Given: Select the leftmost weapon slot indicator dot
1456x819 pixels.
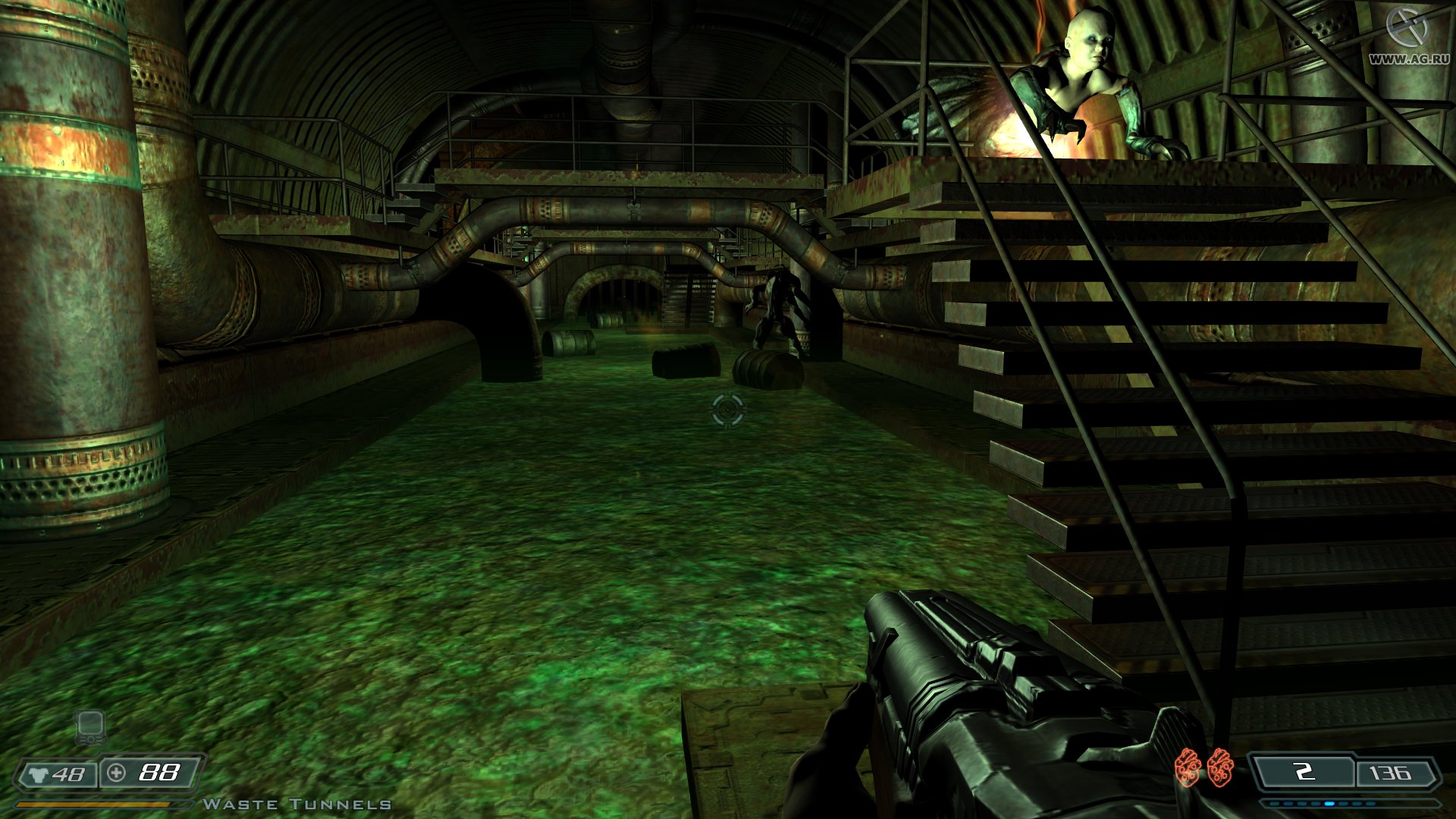Looking at the screenshot, I should coord(1274,804).
